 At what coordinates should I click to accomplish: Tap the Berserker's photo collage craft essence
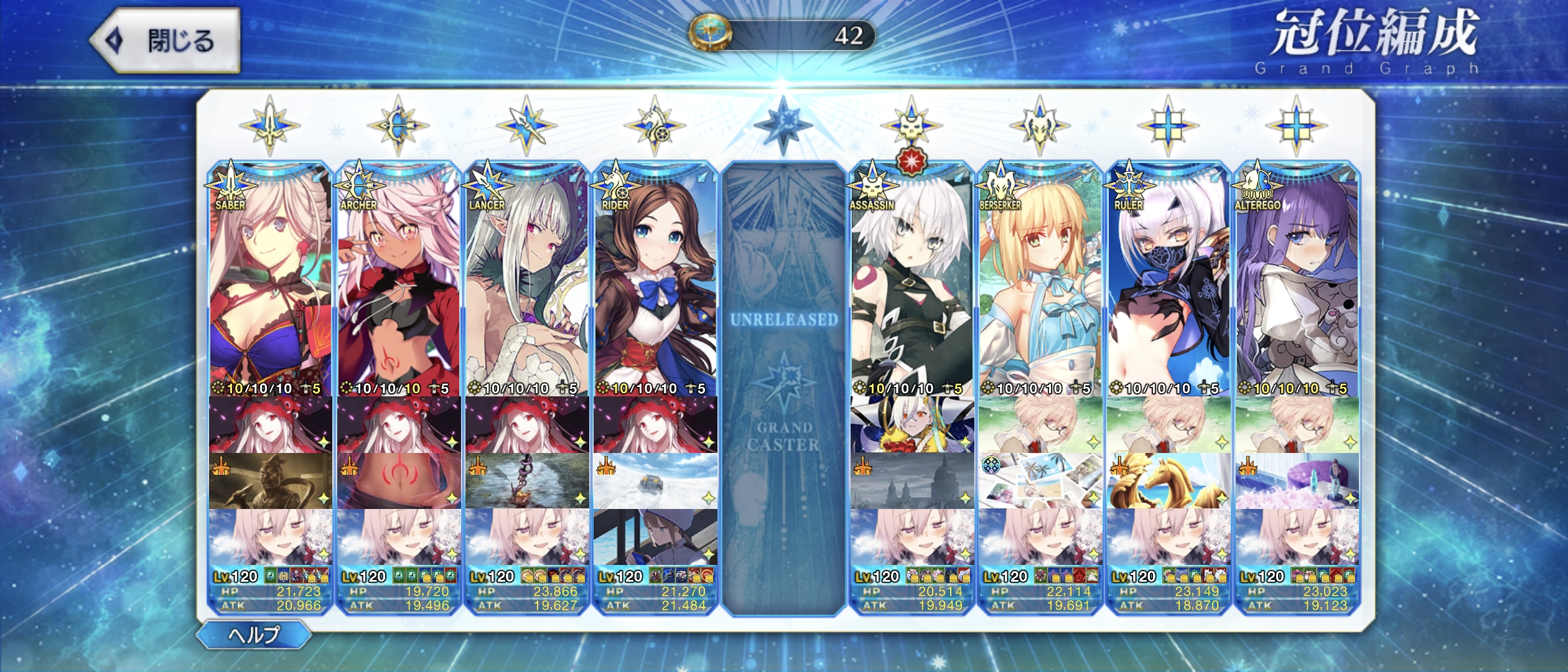1040,481
